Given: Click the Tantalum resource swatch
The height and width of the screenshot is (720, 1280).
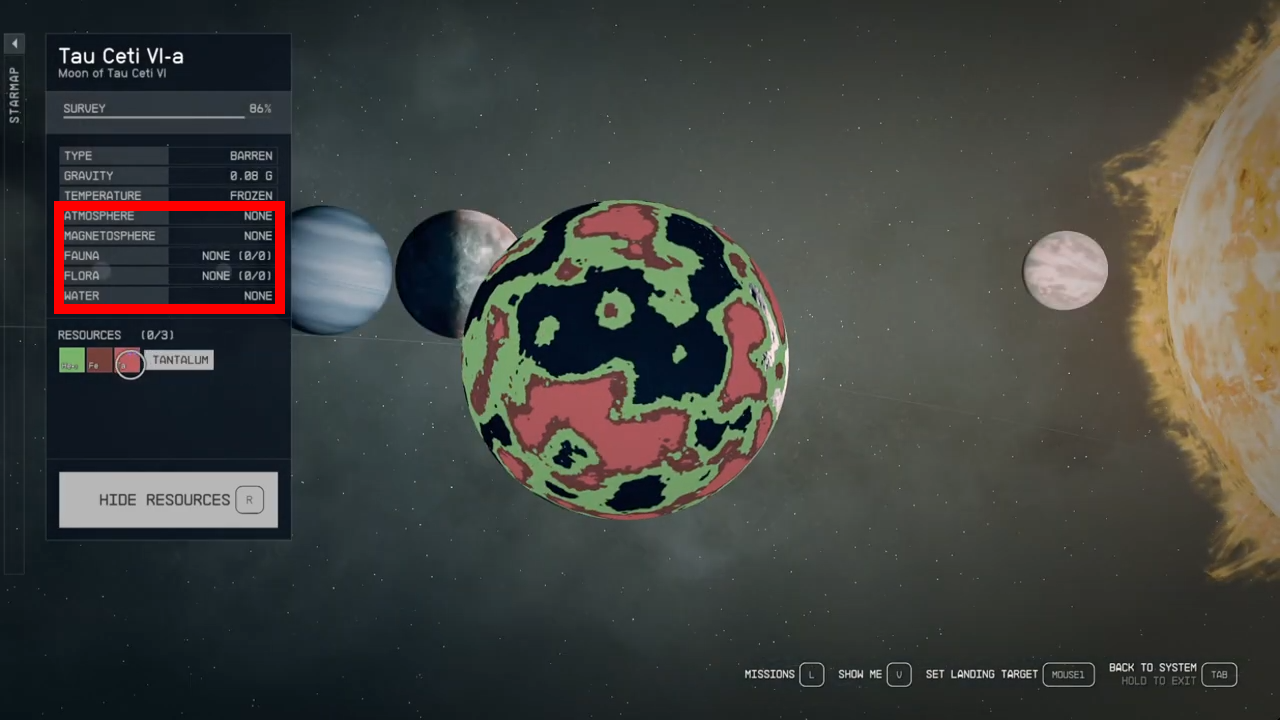Looking at the screenshot, I should coord(180,360).
